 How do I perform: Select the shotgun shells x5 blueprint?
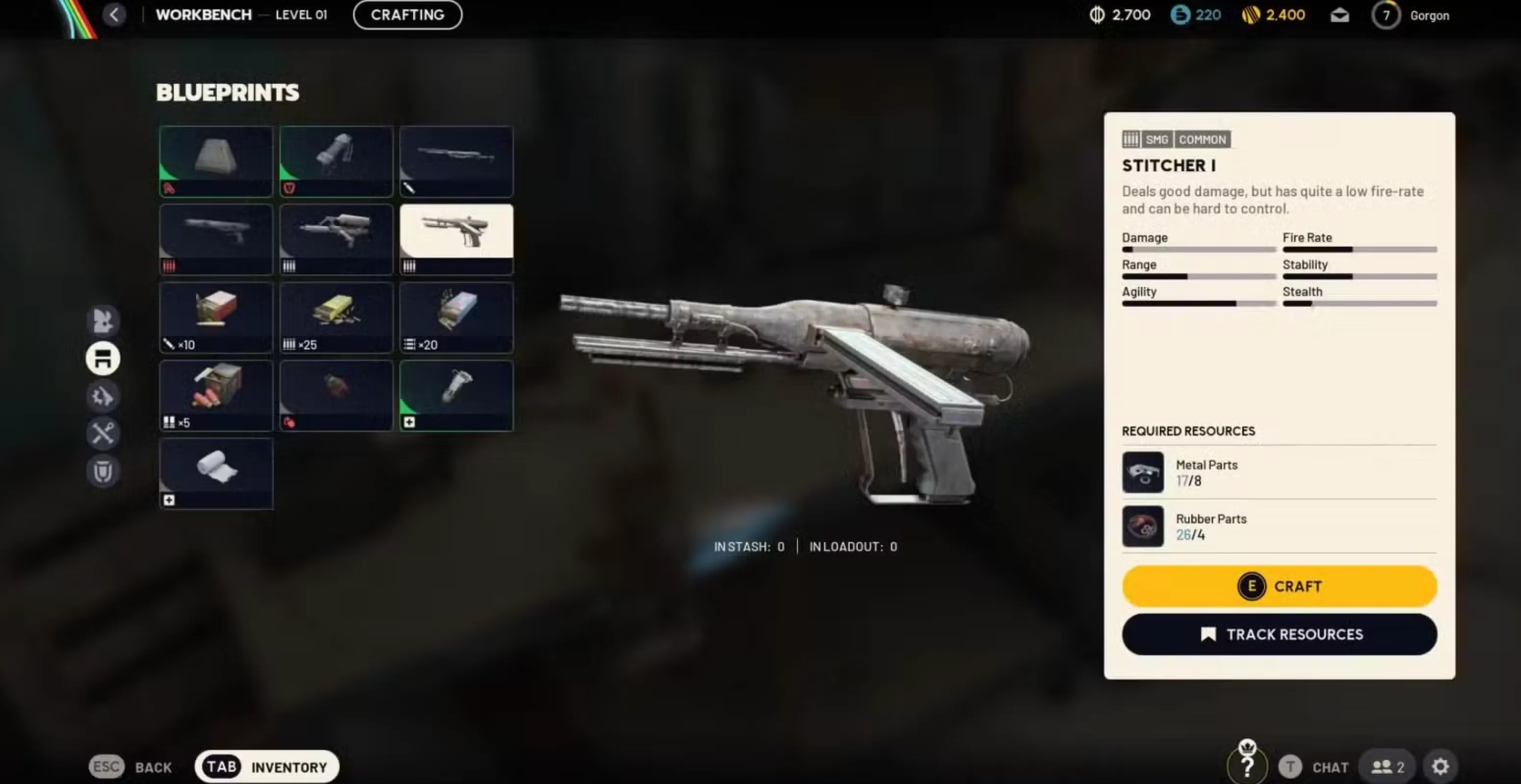click(x=216, y=394)
